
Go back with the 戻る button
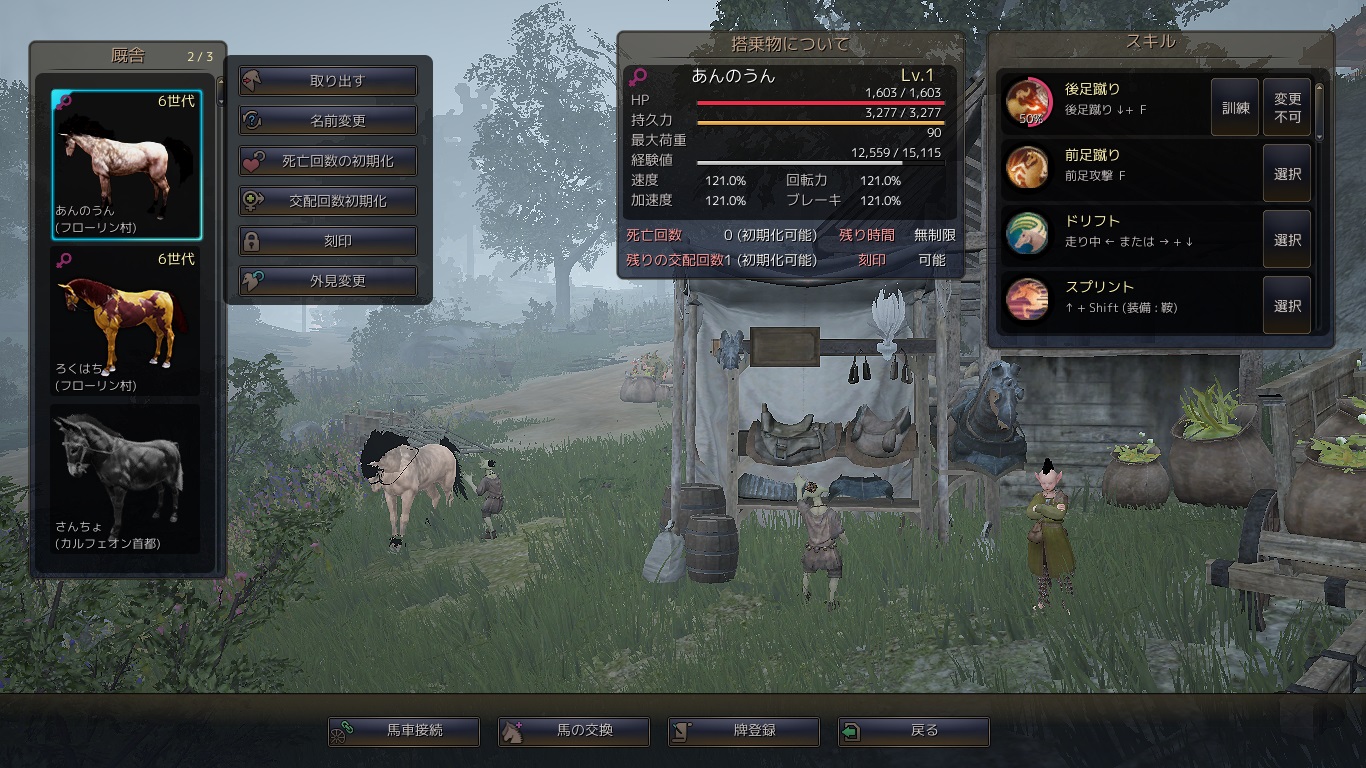[914, 731]
